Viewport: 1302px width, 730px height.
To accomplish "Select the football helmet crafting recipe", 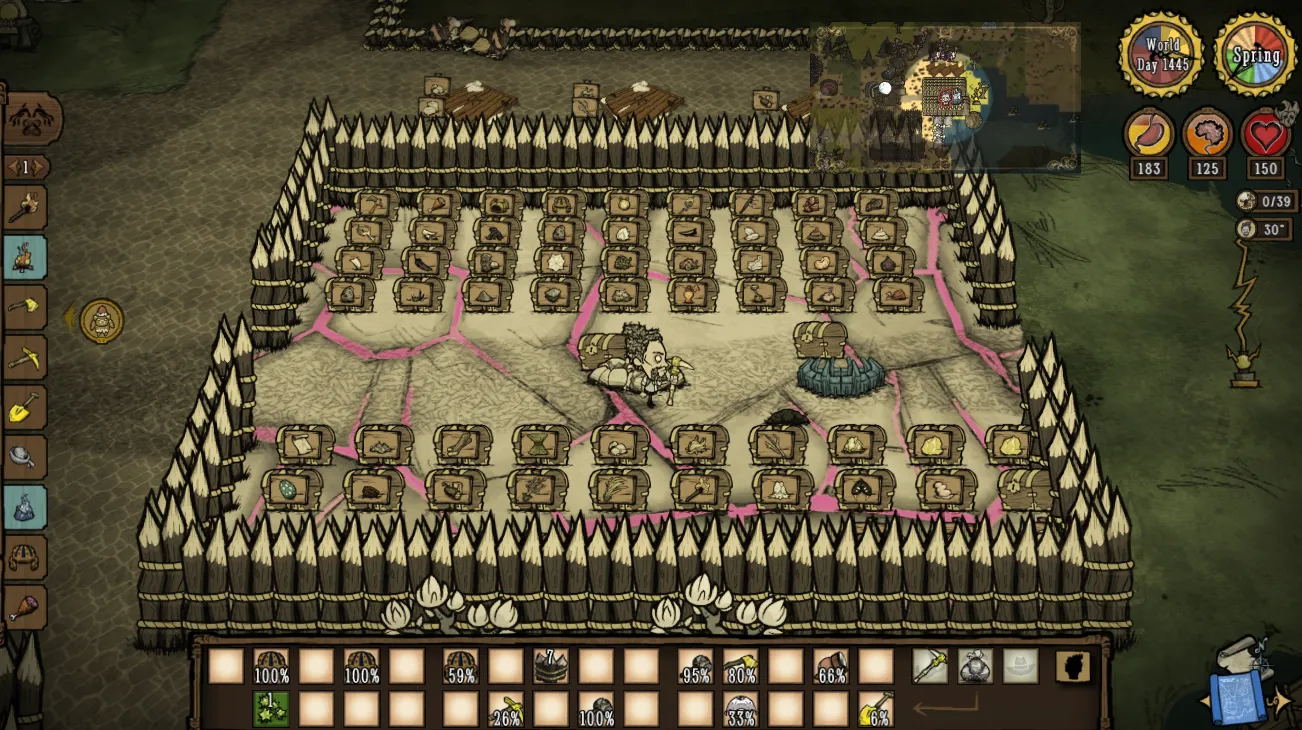I will click(25, 556).
